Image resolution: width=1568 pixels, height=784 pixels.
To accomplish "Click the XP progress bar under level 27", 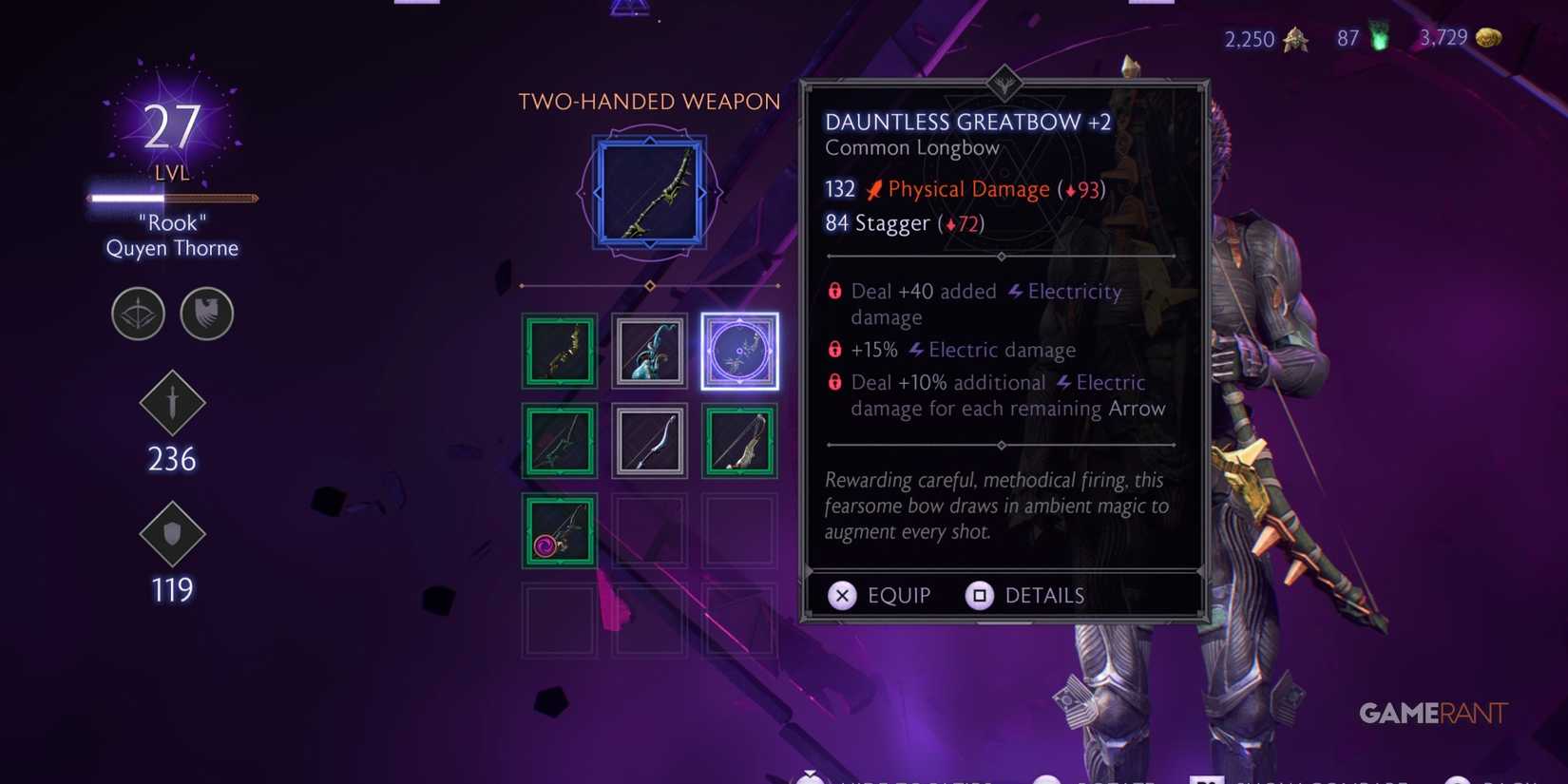I will coord(171,198).
